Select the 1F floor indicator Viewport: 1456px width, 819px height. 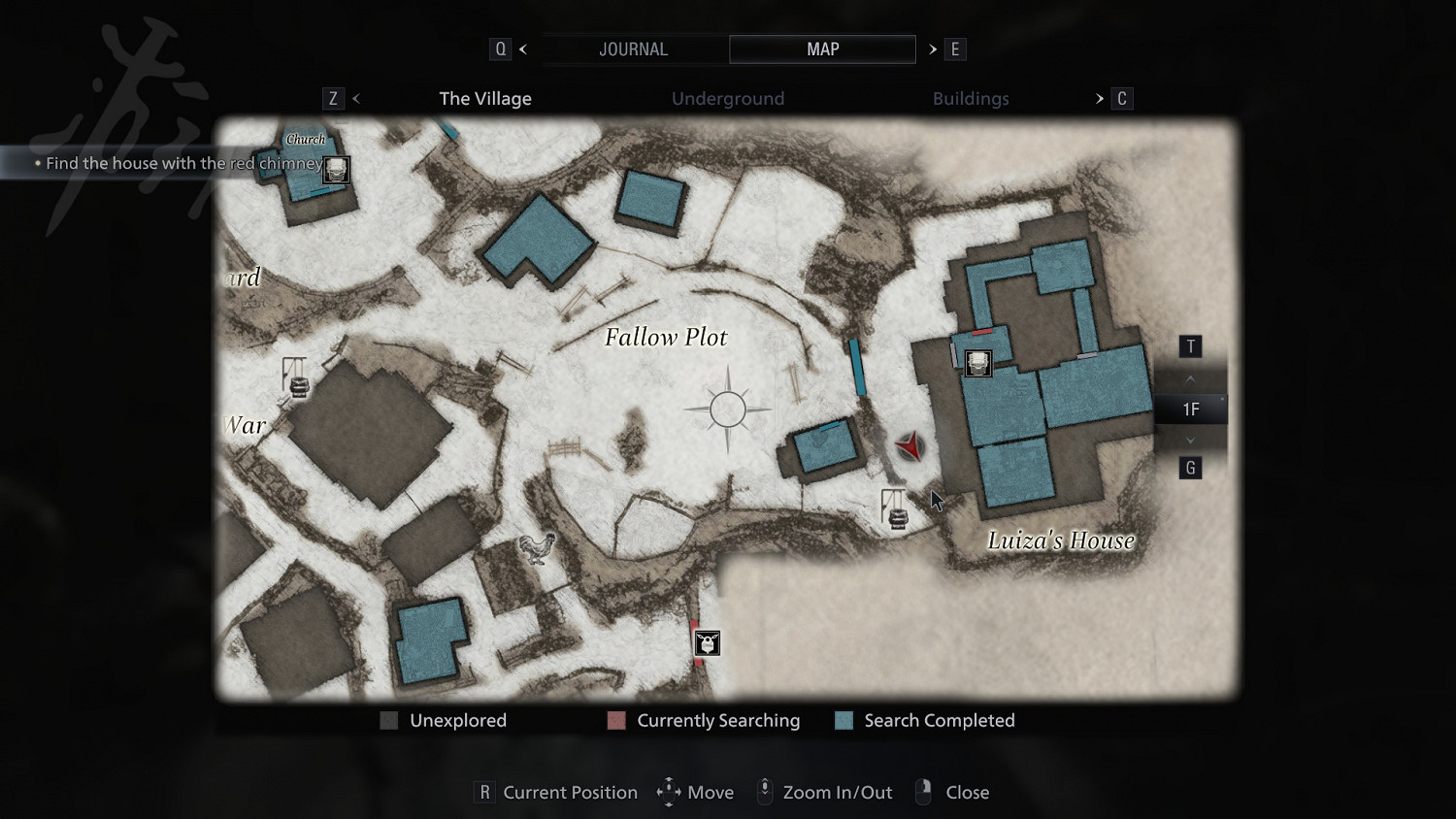click(1191, 409)
